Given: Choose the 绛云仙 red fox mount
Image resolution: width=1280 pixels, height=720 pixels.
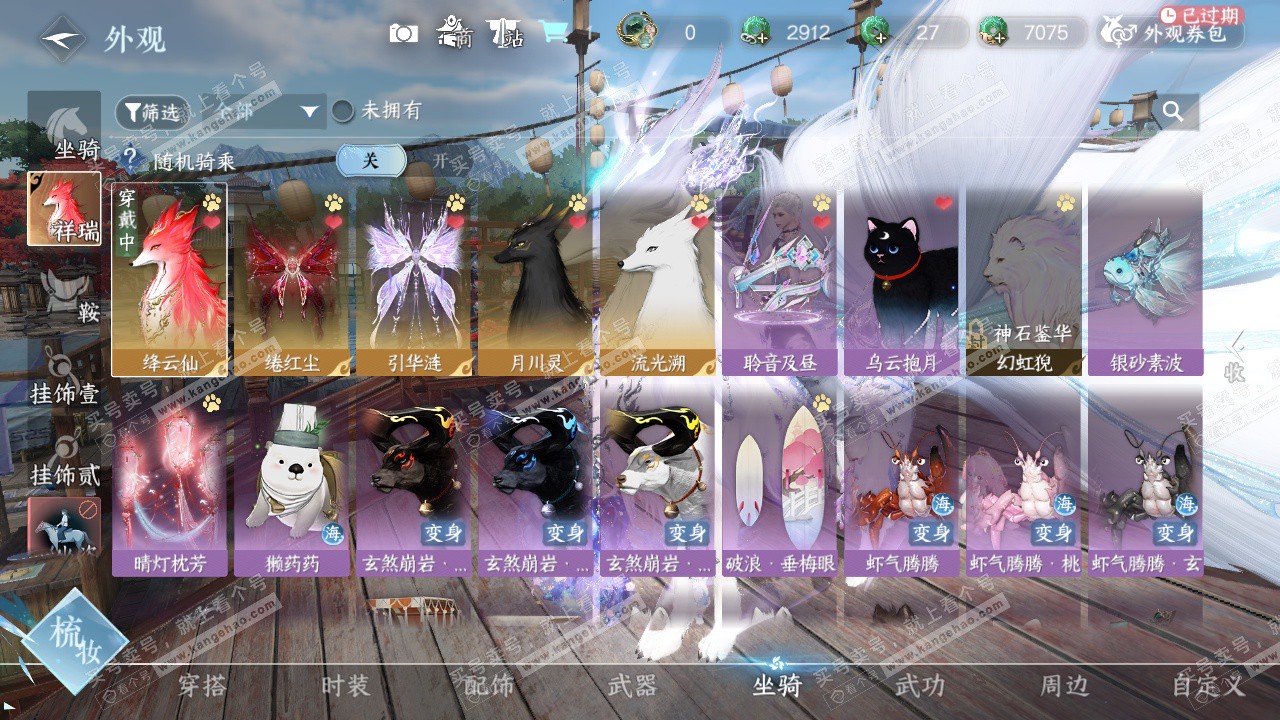Looking at the screenshot, I should (x=169, y=279).
